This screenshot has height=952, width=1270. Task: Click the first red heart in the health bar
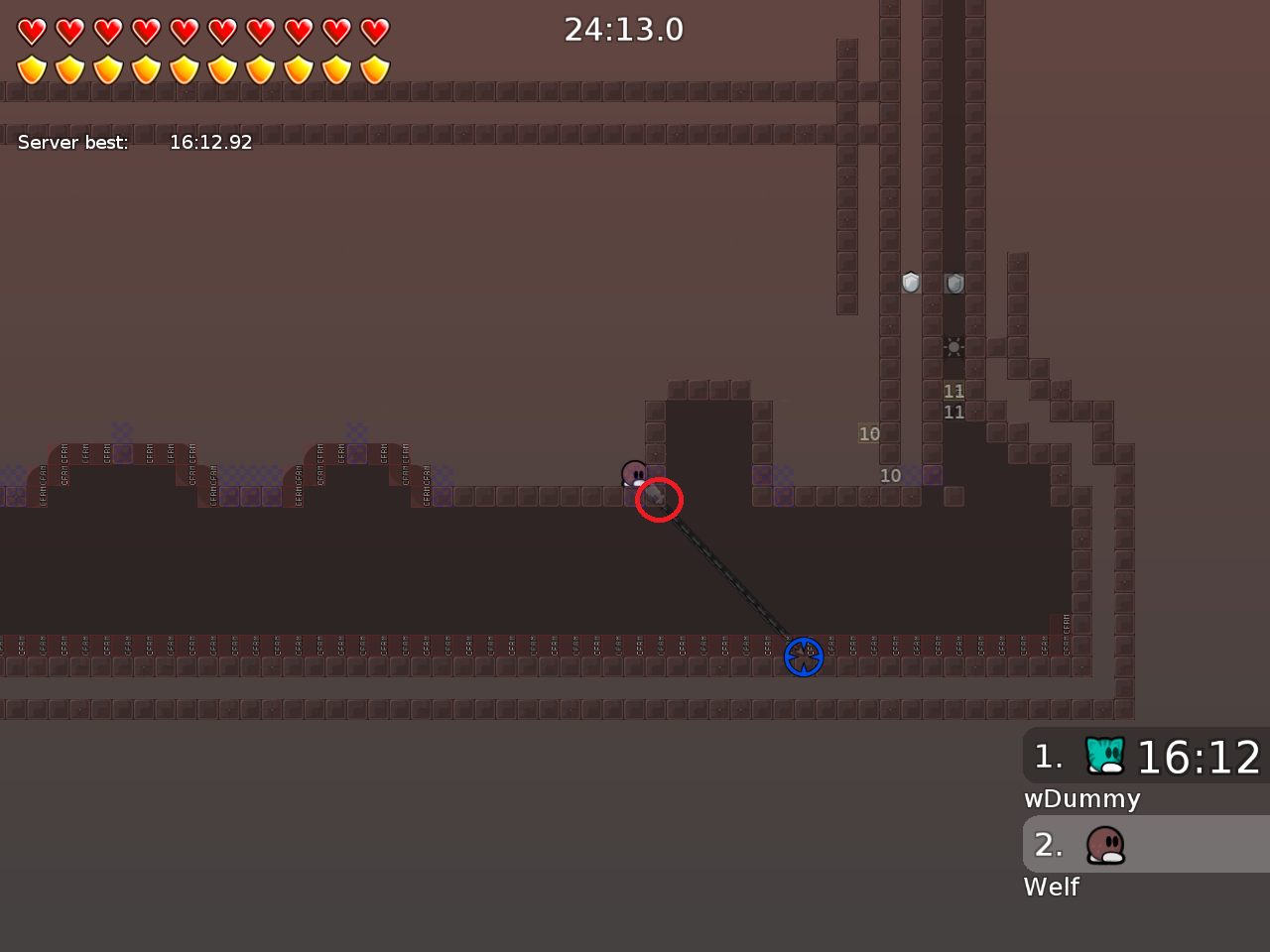click(x=32, y=31)
